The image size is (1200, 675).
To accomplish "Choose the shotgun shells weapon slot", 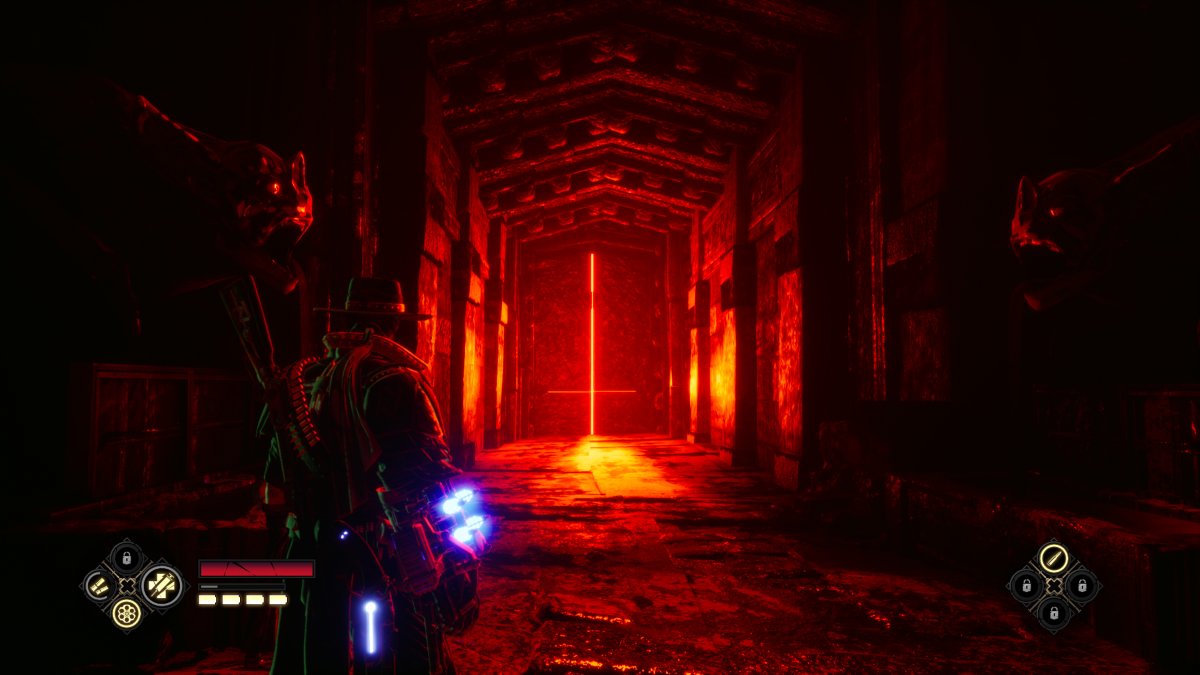I will coord(98,585).
